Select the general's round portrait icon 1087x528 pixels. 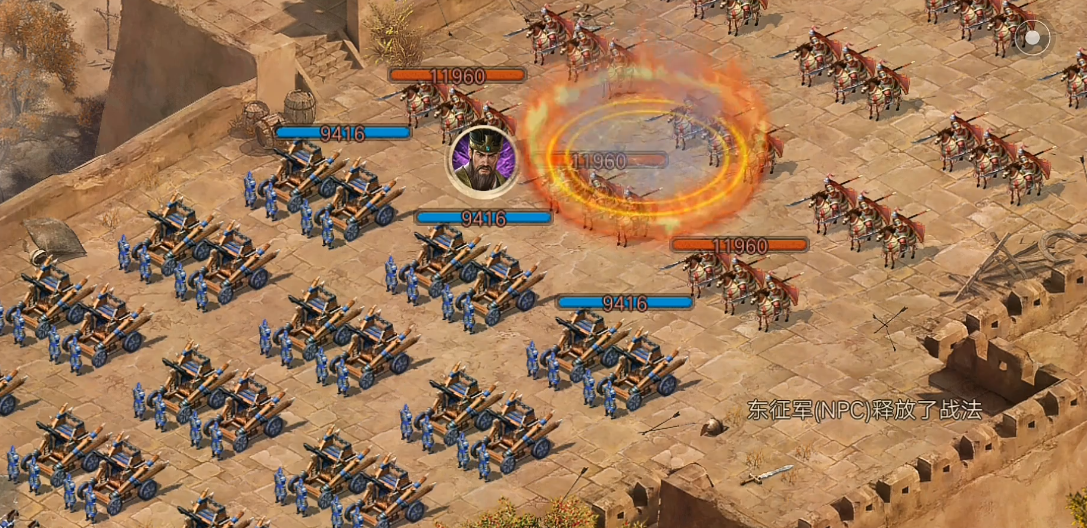483,161
